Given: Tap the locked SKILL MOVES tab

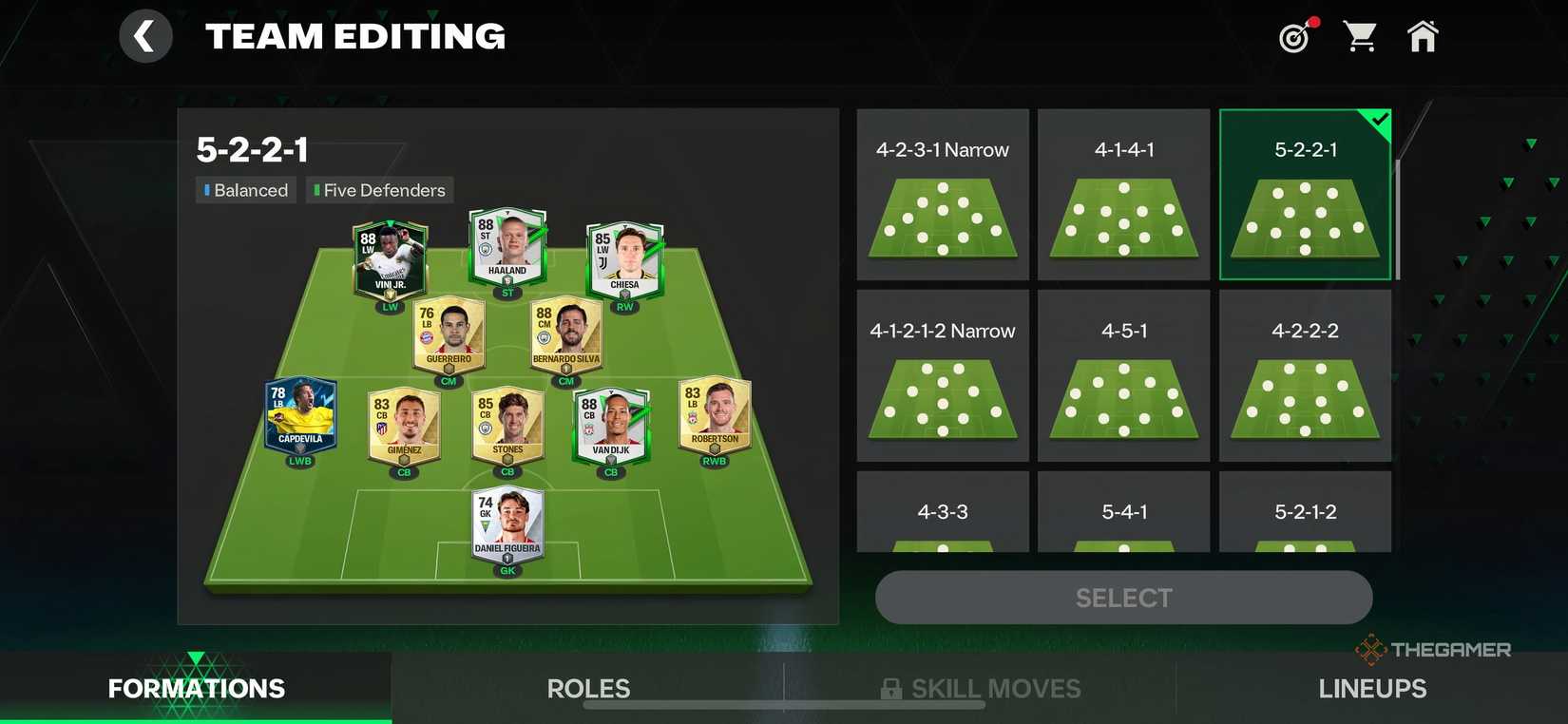Looking at the screenshot, I should tap(980, 688).
